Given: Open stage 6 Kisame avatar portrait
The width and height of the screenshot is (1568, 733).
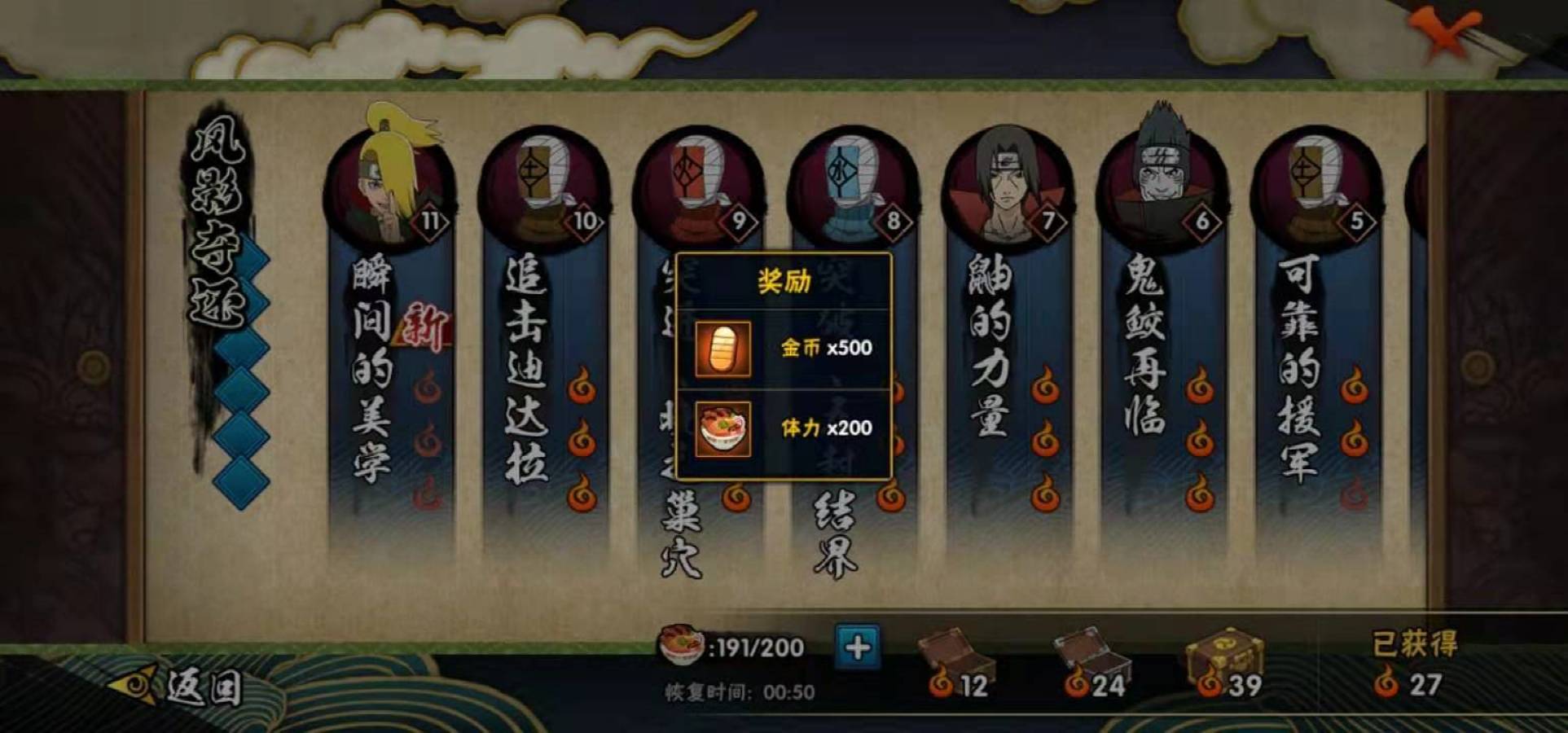Looking at the screenshot, I should pos(1160,175).
